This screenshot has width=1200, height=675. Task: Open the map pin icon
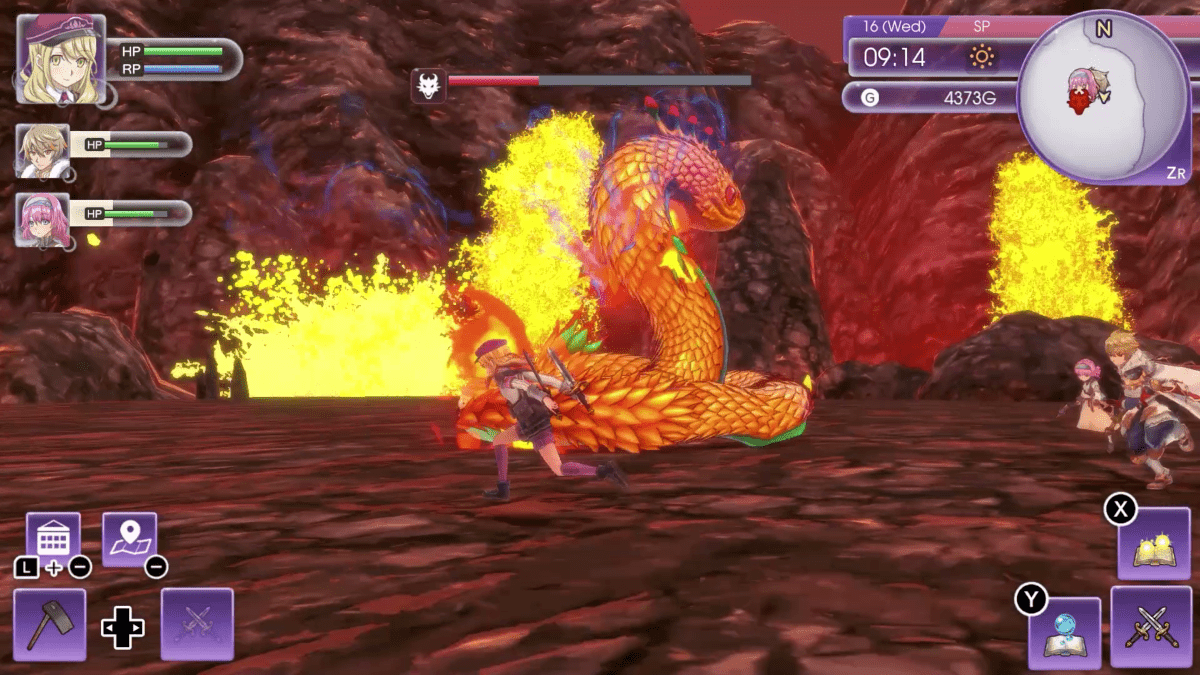point(130,540)
